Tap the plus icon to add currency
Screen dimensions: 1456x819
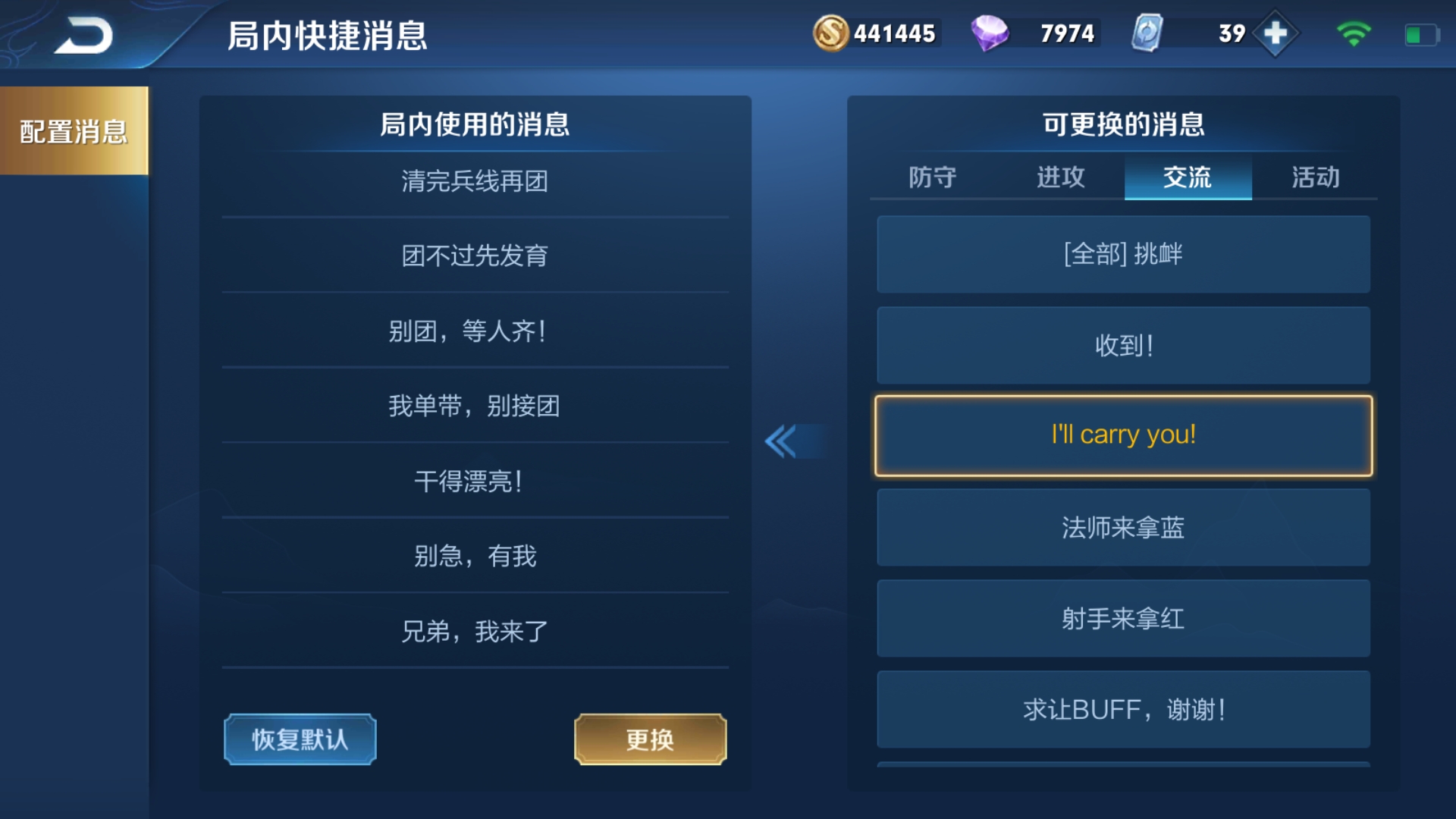click(1277, 33)
